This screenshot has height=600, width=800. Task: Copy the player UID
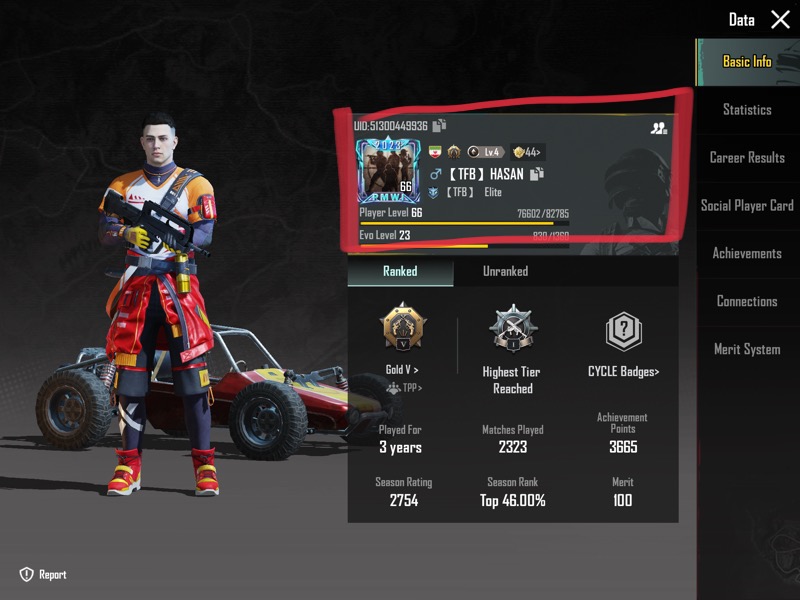point(438,126)
